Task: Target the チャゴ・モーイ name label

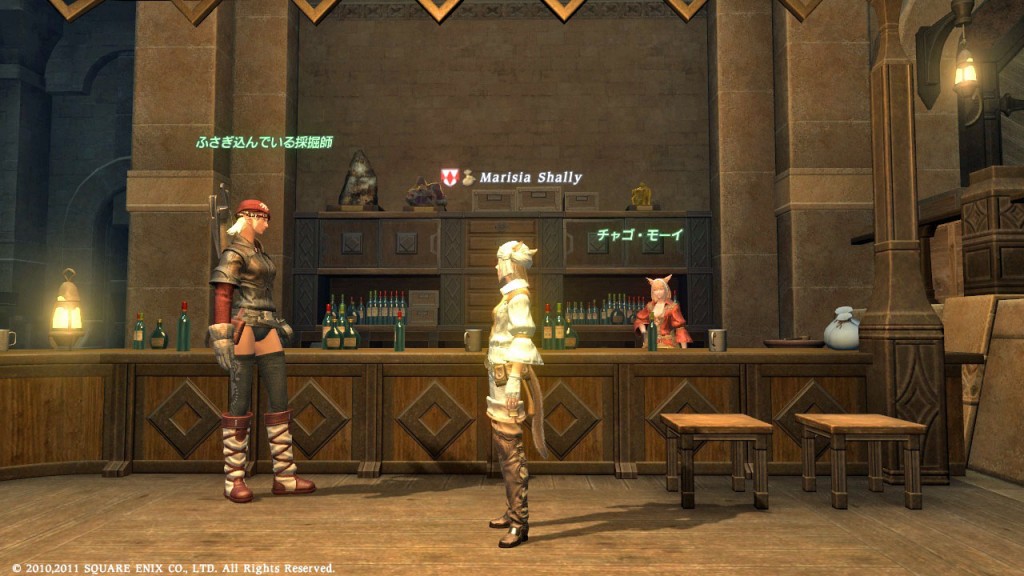Action: [640, 235]
